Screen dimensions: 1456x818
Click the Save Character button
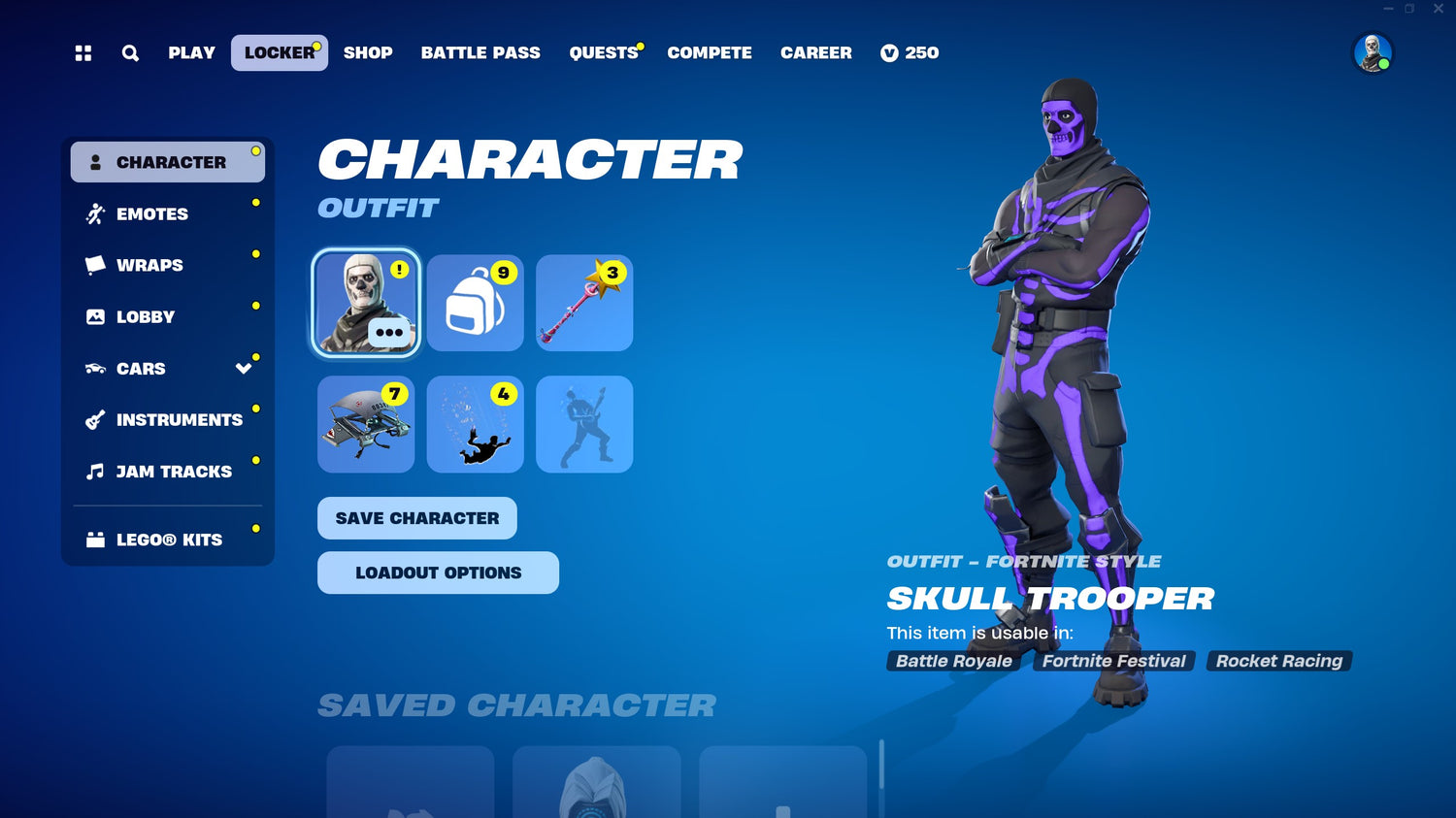click(x=416, y=518)
